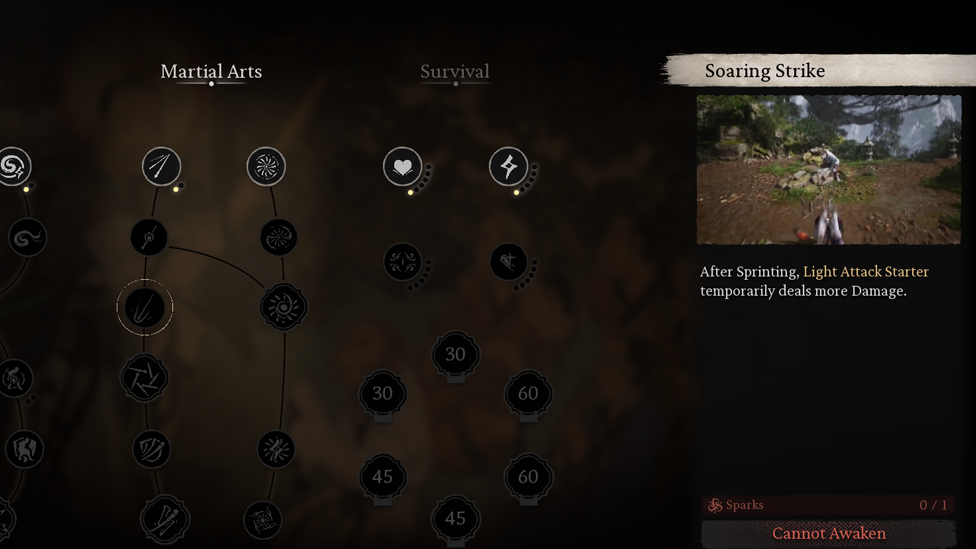Pick the four-blade pinwheel skill node

(144, 378)
